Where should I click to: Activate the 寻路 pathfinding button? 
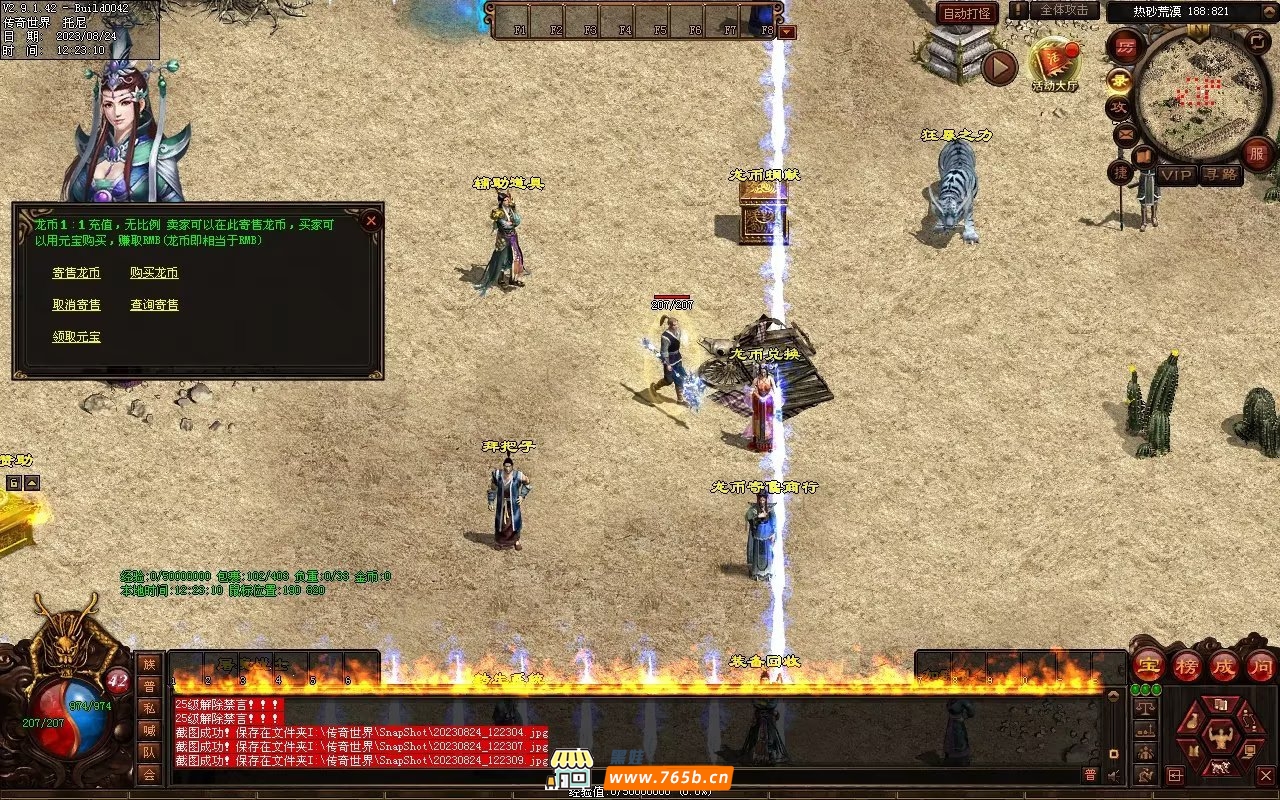click(x=1220, y=175)
